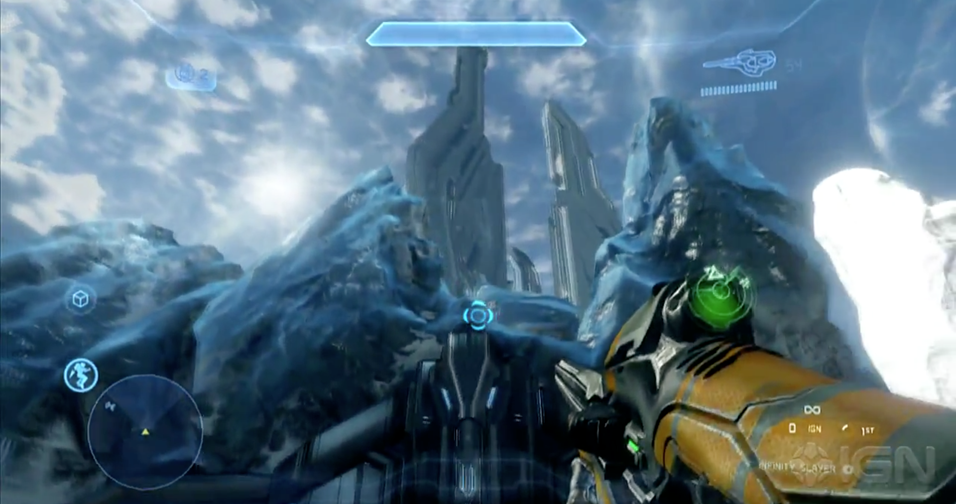Click the equipped weapon silhouette icon
Viewport: 956px width, 504px height.
(x=738, y=64)
